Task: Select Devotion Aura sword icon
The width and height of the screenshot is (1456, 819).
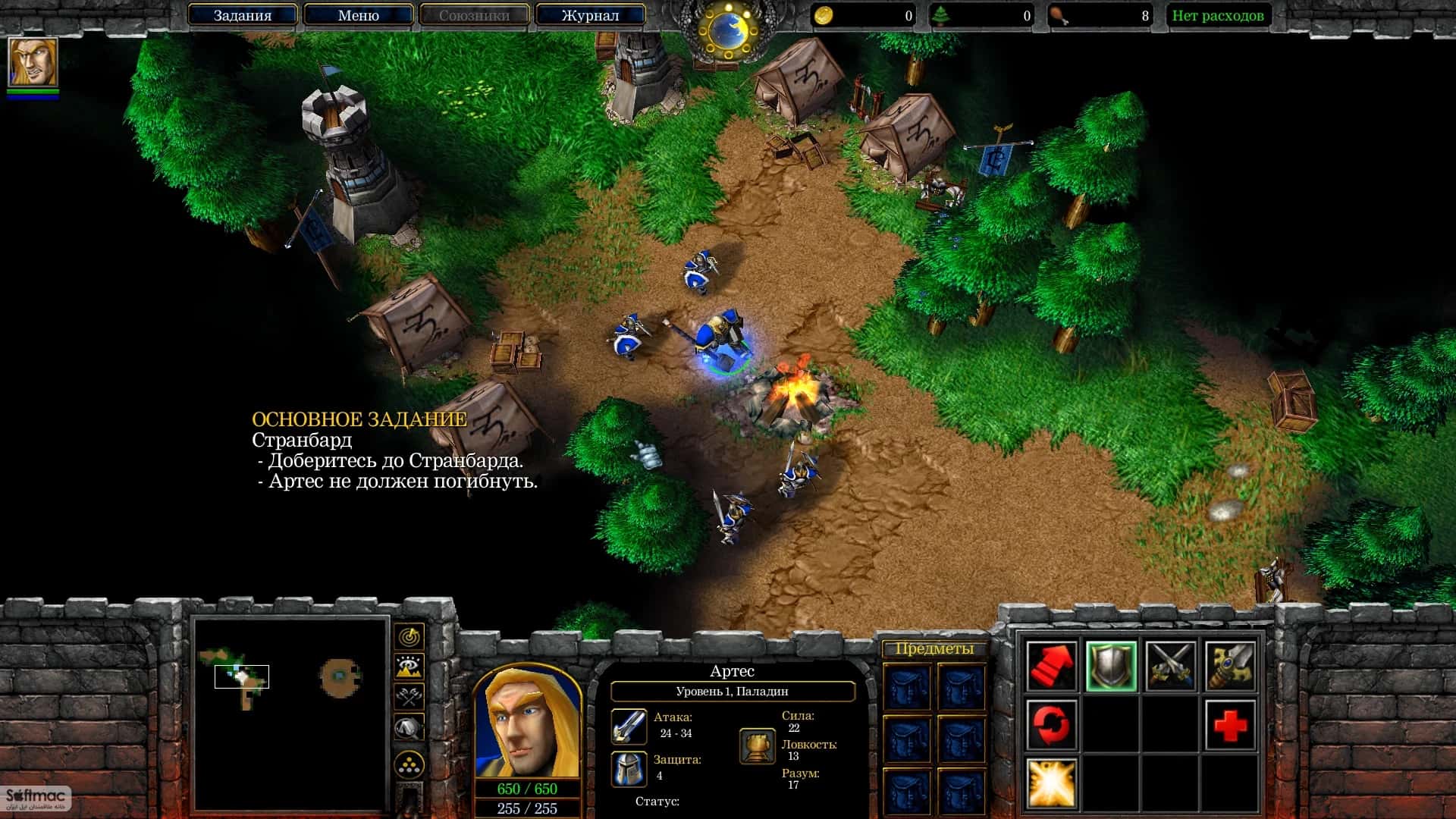Action: pyautogui.click(x=1232, y=664)
